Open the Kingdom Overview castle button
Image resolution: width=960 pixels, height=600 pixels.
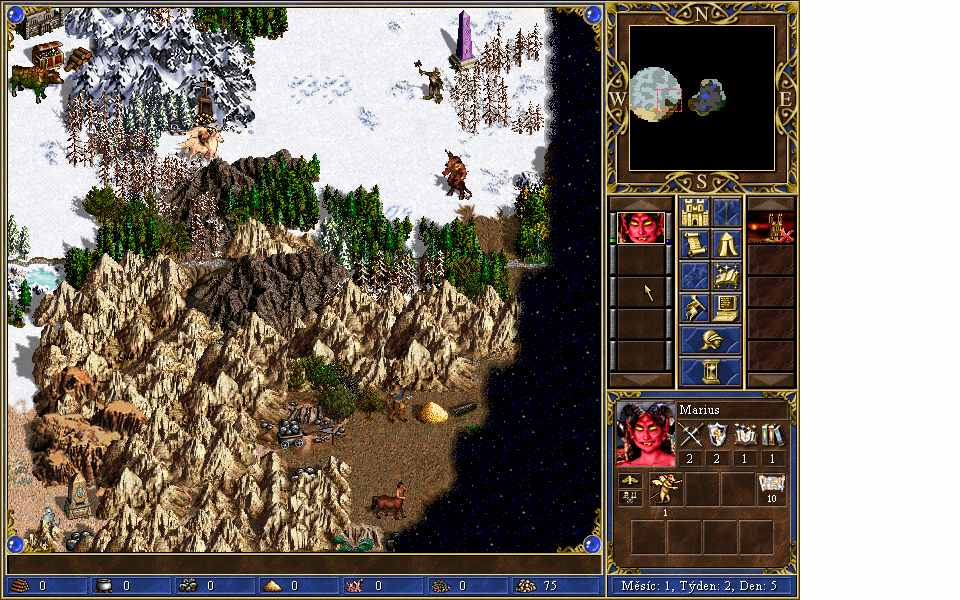point(695,212)
